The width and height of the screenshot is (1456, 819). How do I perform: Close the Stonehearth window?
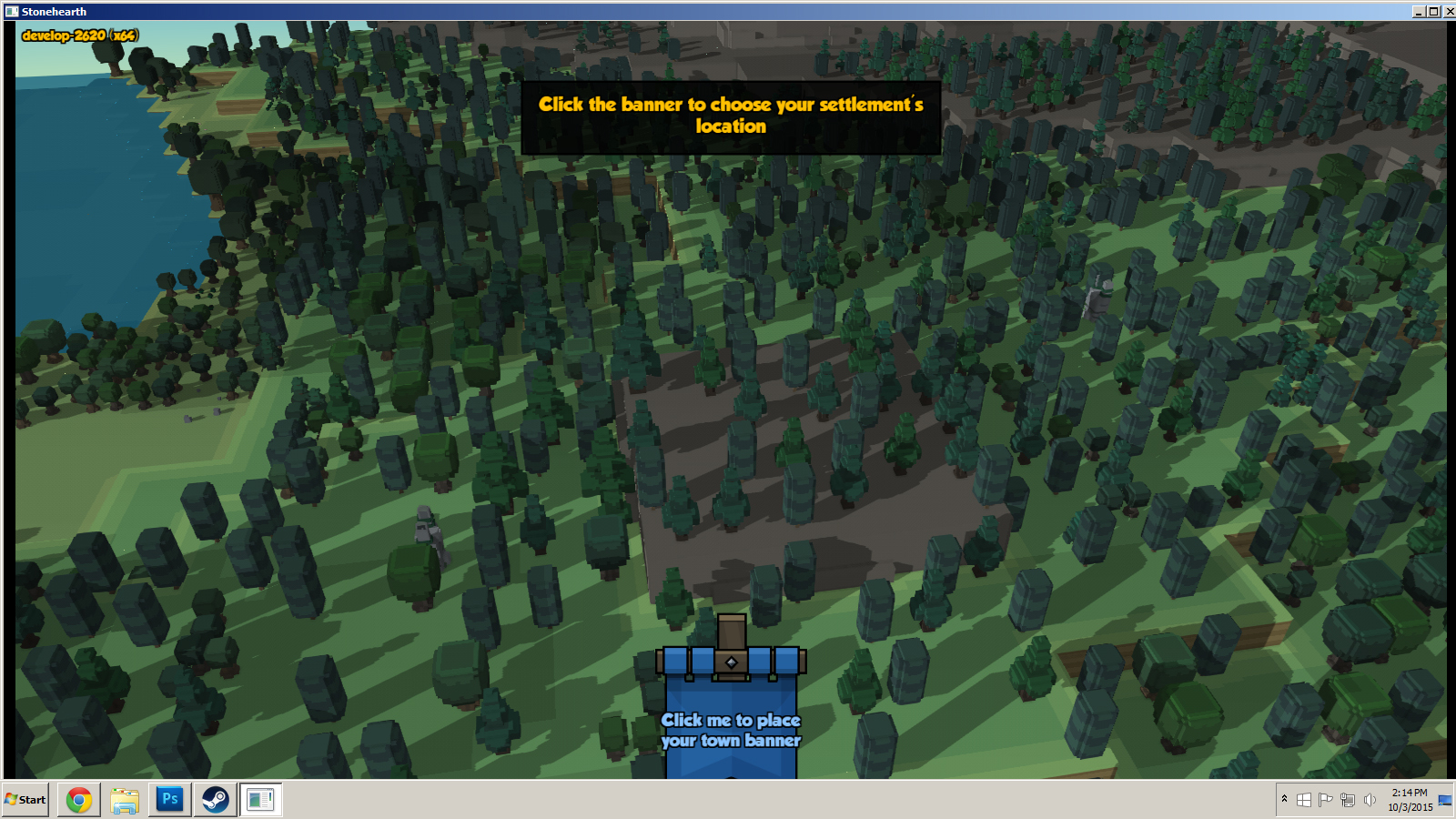(1449, 12)
